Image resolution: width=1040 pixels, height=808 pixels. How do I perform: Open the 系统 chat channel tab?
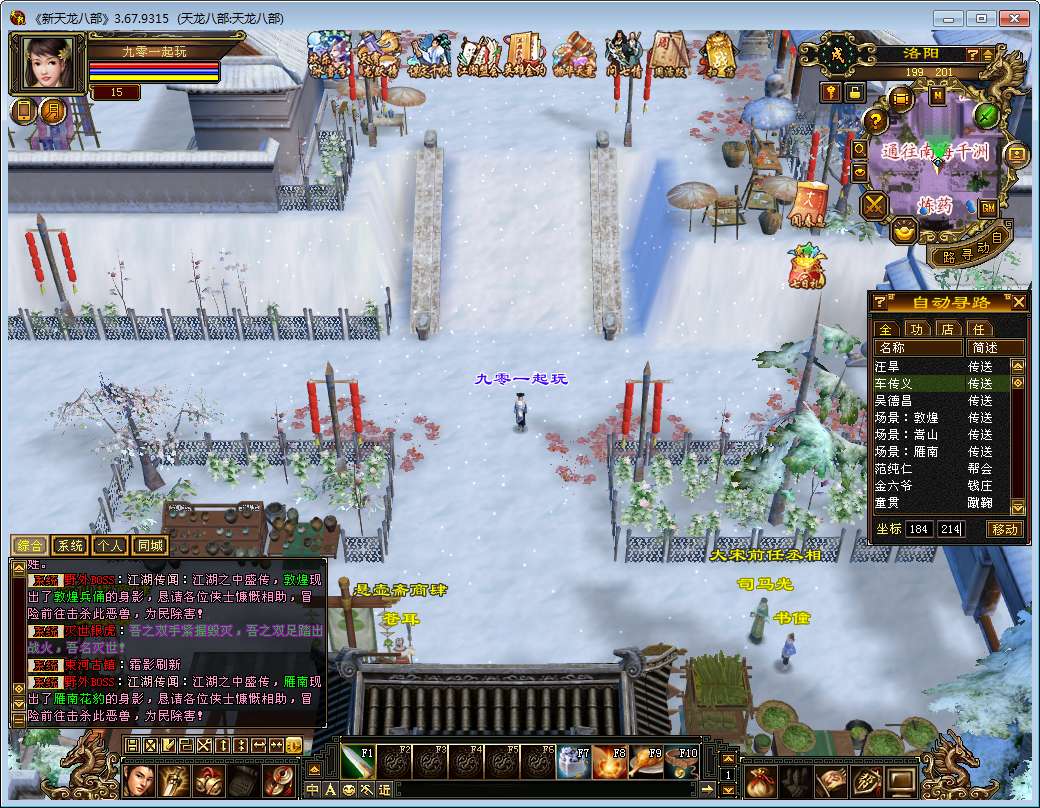(x=70, y=546)
